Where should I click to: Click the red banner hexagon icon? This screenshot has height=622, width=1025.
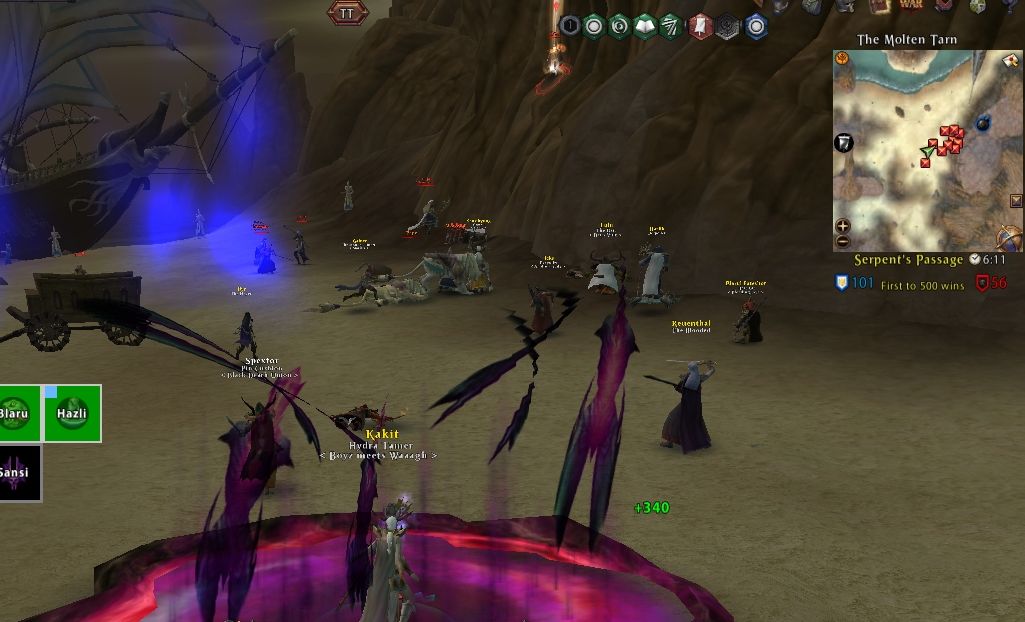click(700, 26)
